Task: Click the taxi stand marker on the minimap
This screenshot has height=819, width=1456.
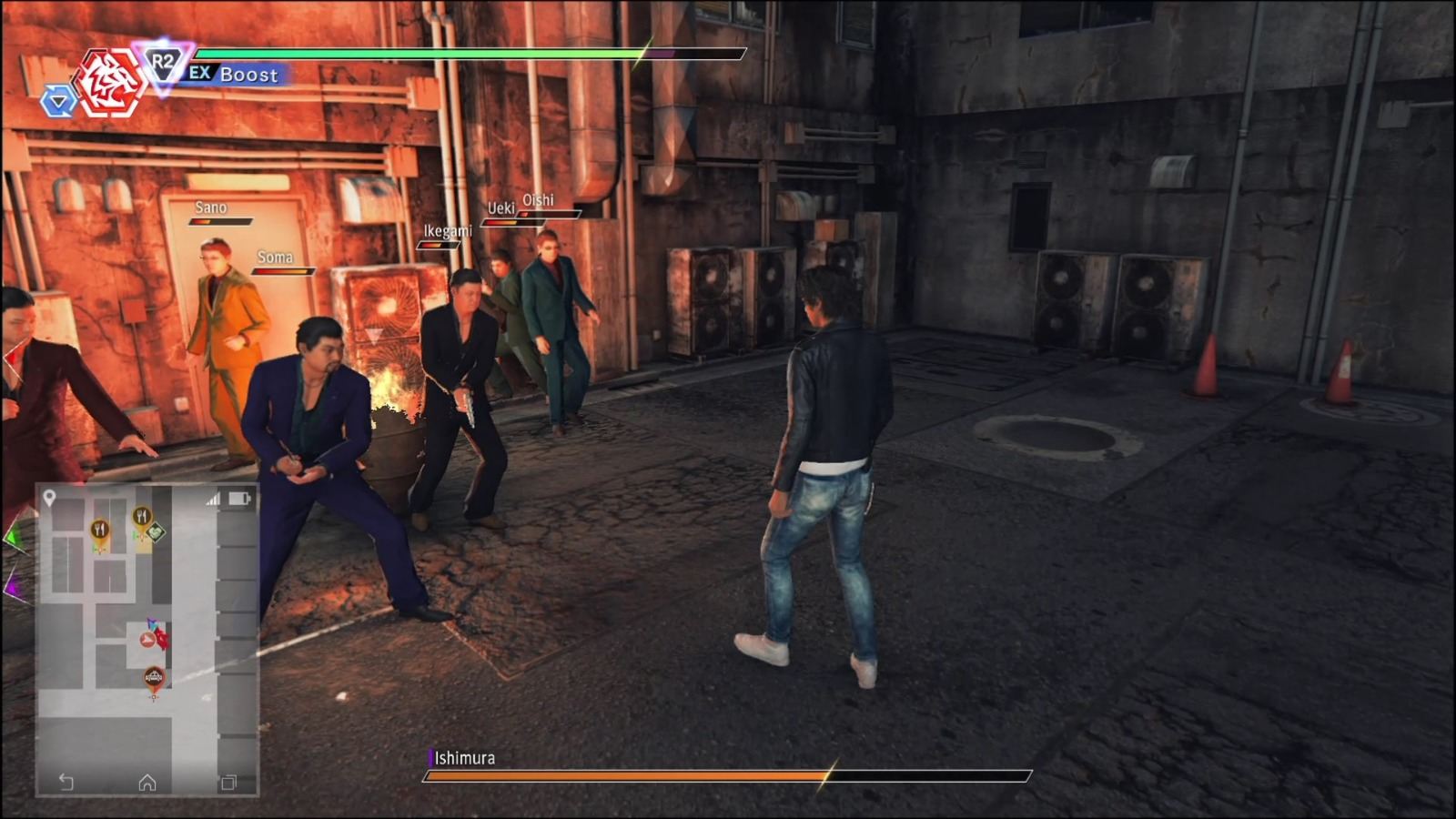Action: [x=154, y=675]
